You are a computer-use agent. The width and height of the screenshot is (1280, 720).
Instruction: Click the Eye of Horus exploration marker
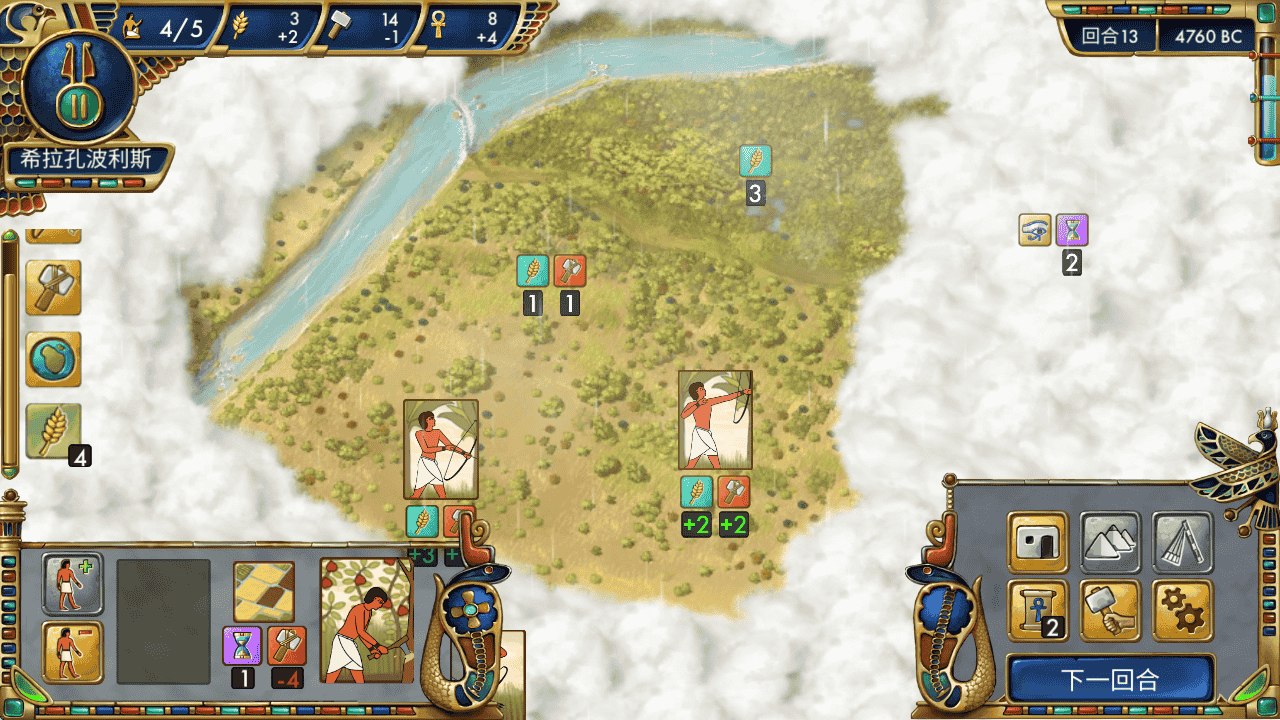(x=1035, y=230)
